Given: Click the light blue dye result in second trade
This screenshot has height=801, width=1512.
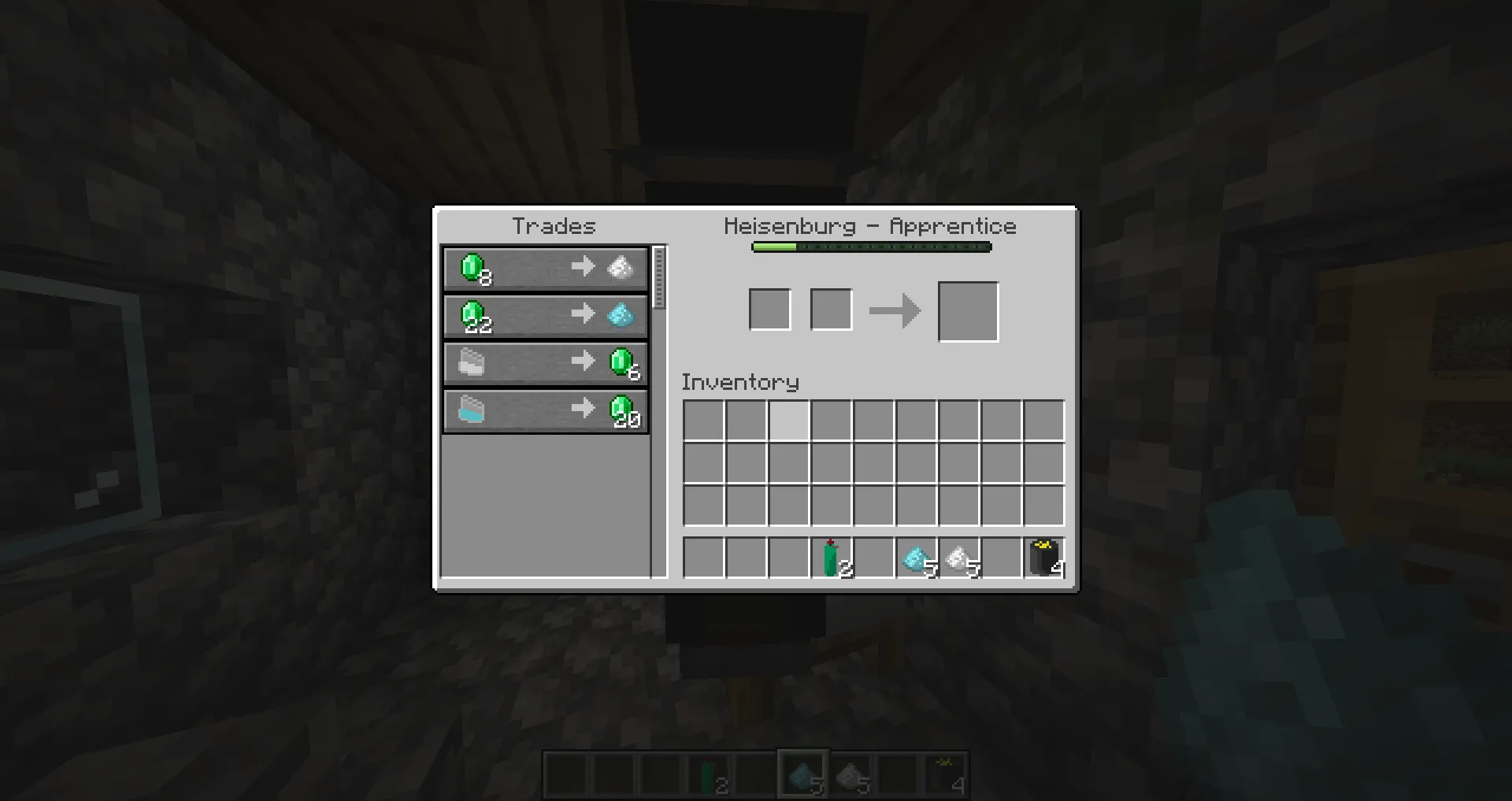Looking at the screenshot, I should pyautogui.click(x=620, y=315).
